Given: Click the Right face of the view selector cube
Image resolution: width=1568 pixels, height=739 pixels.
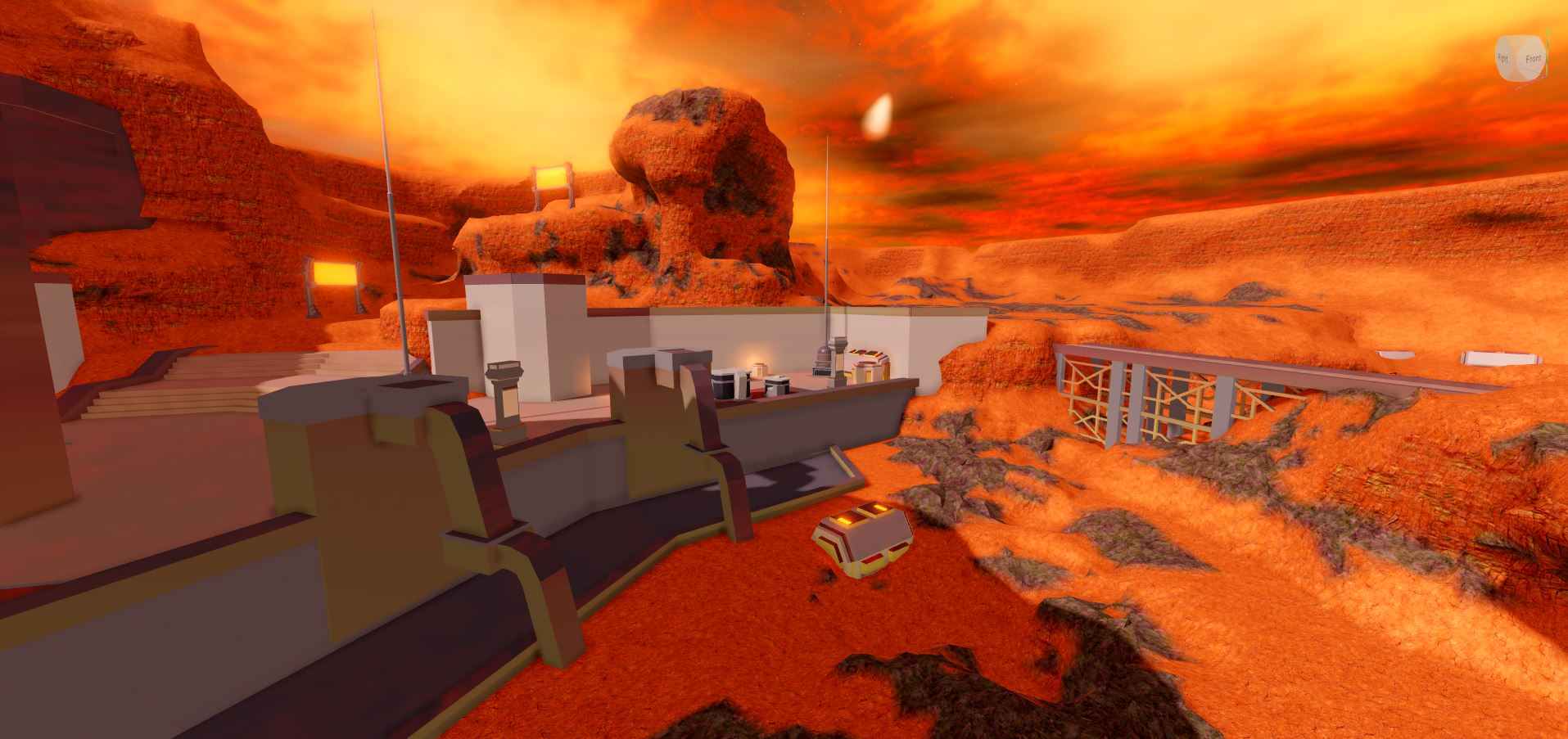Looking at the screenshot, I should (x=1503, y=57).
